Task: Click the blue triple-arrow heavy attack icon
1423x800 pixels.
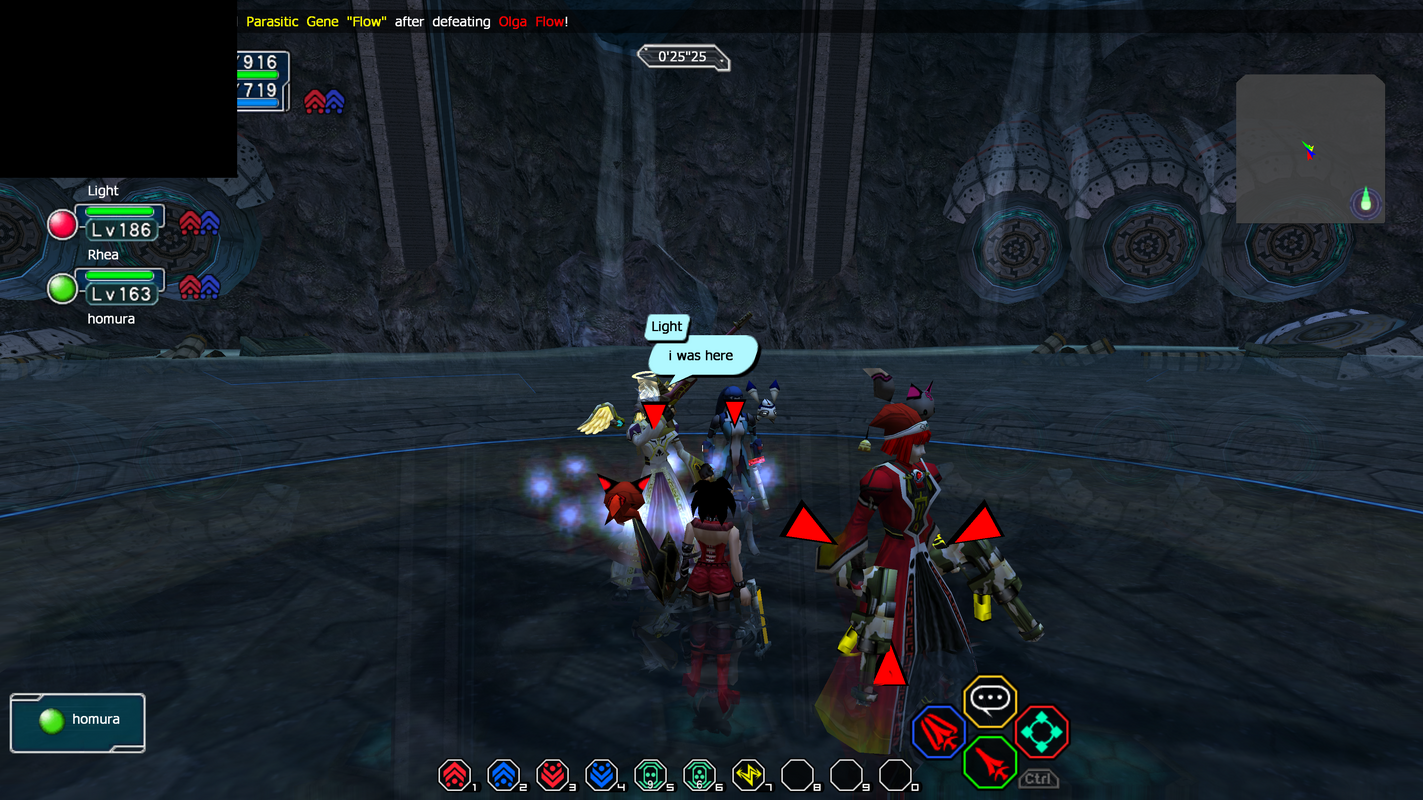Action: (x=938, y=732)
